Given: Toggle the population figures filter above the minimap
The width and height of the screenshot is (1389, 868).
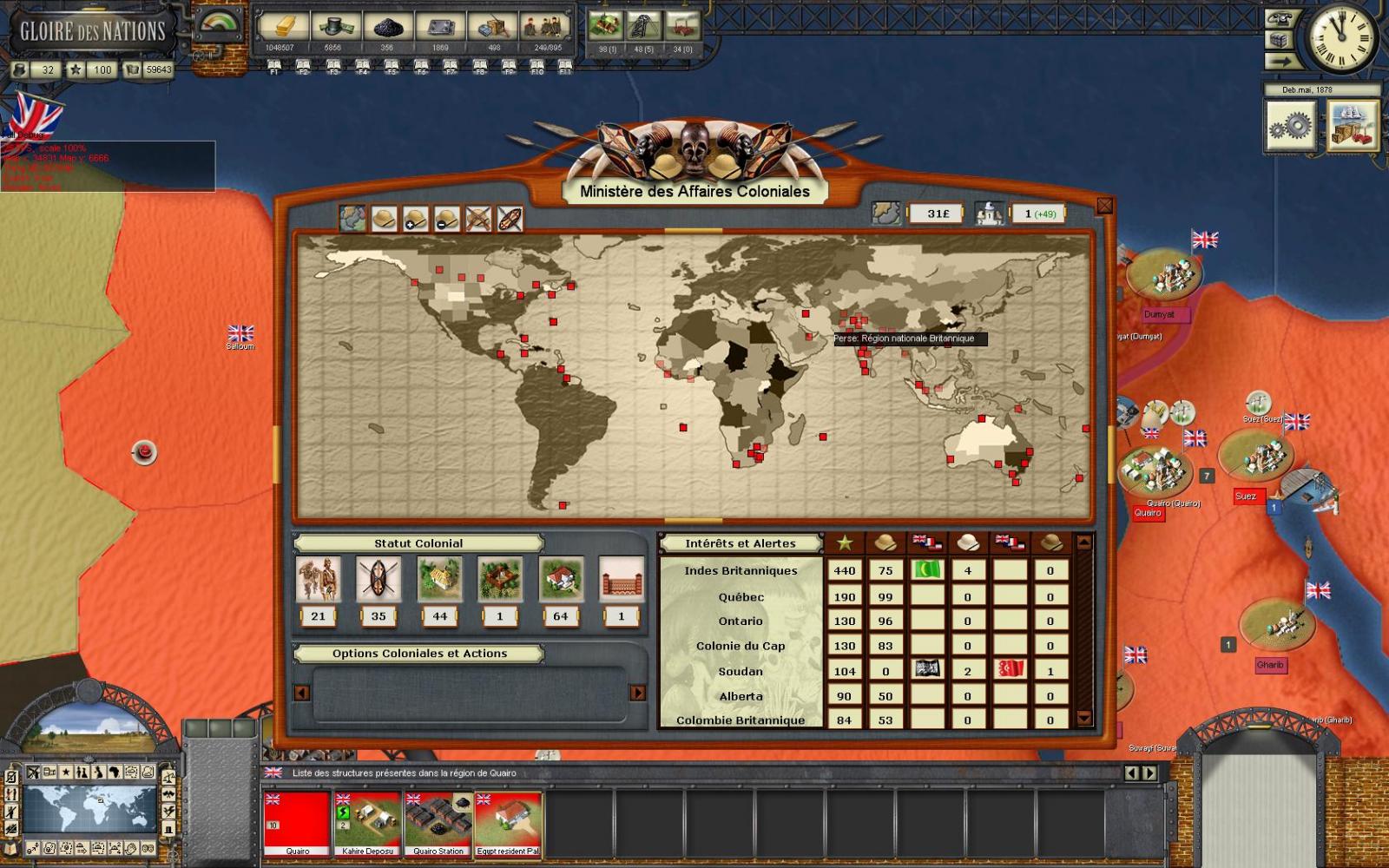Looking at the screenshot, I should pos(81,771).
